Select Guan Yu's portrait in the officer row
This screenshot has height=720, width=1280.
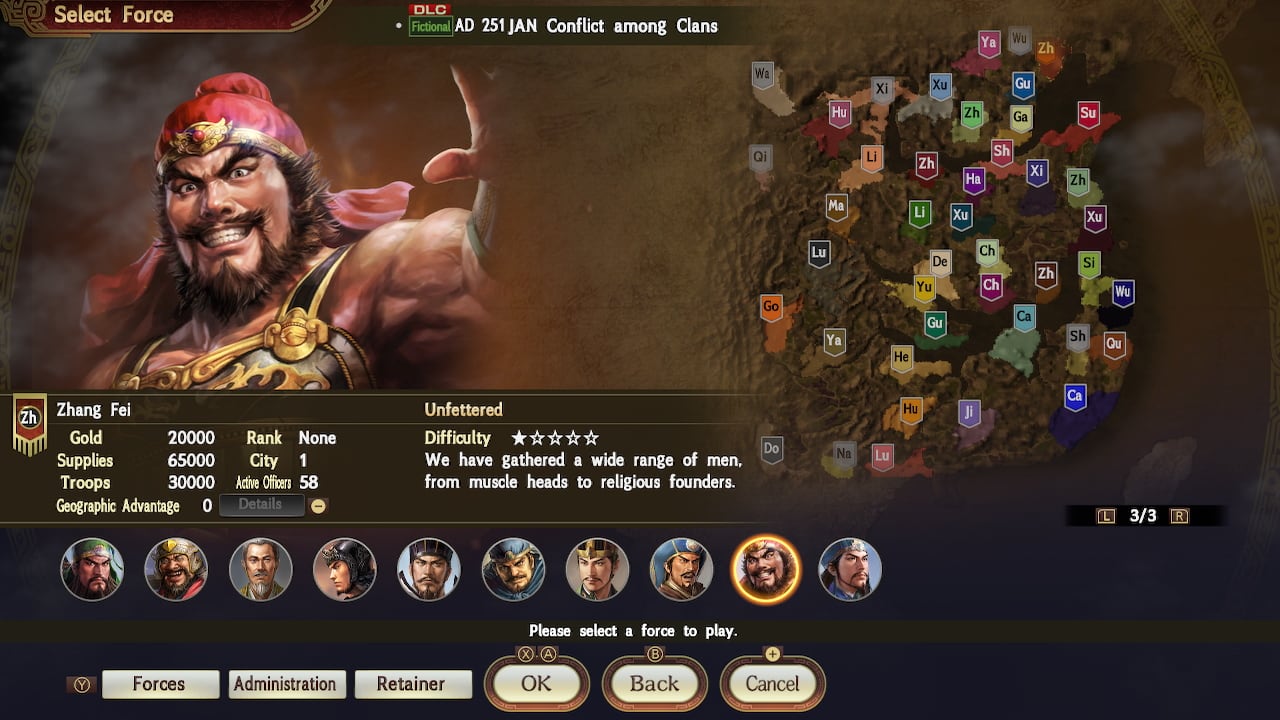(92, 569)
